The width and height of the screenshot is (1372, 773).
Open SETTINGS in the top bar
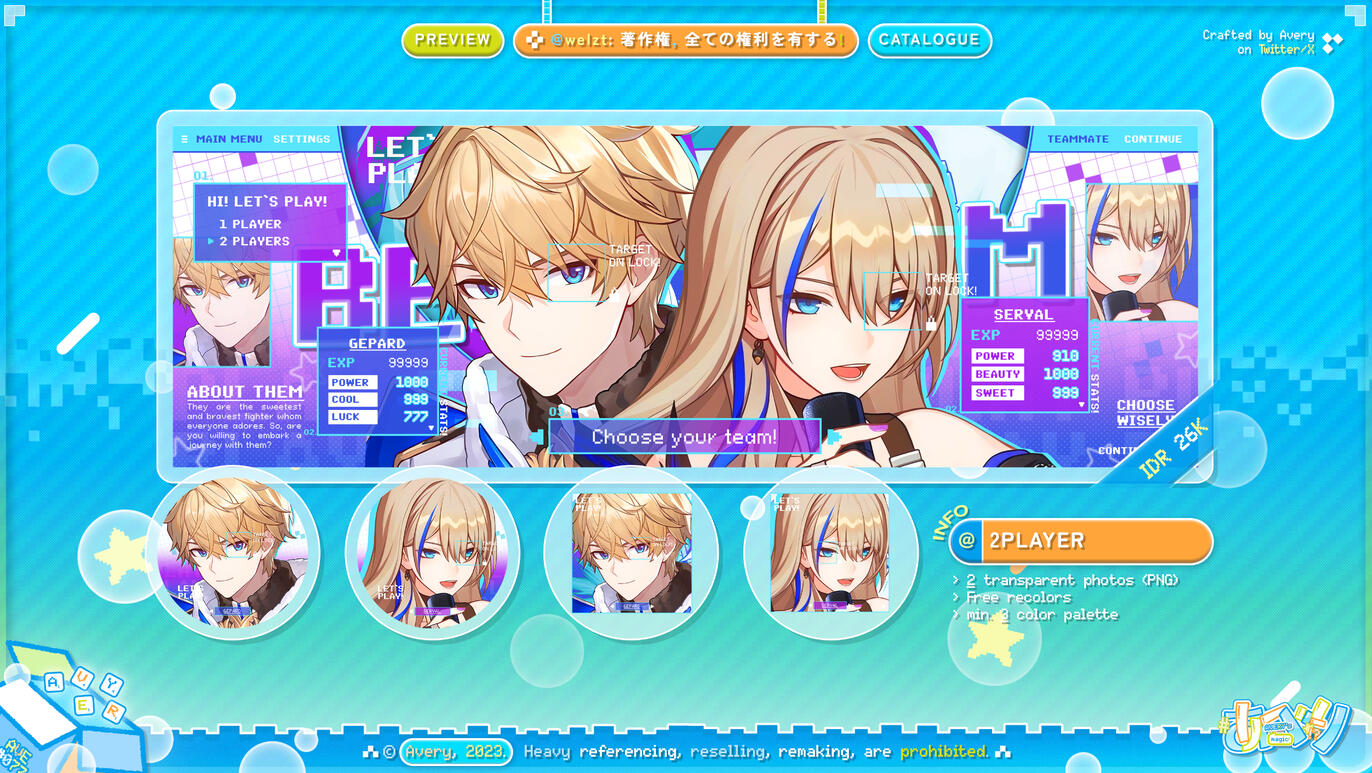pos(301,139)
